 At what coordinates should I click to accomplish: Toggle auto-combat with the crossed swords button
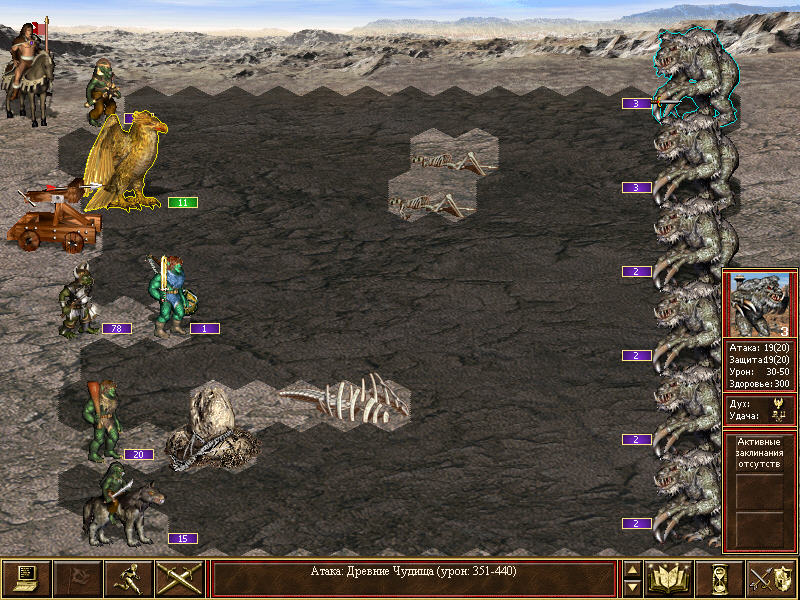tap(179, 578)
